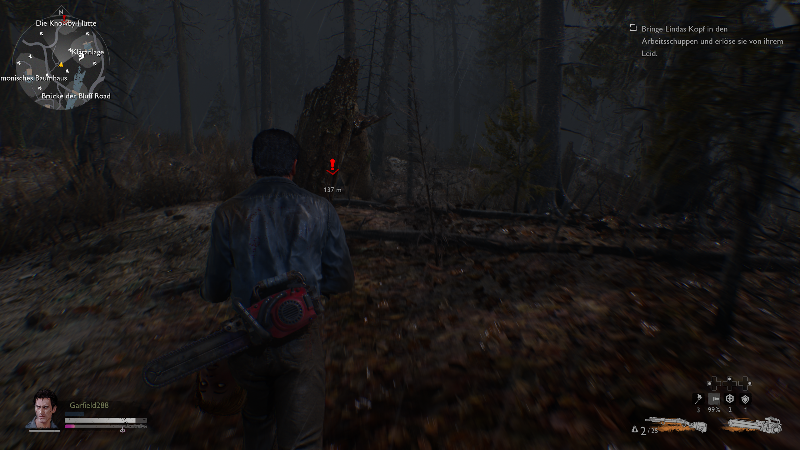Click the Brücke der Bluff Road map label
Viewport: 800px width, 450px height.
pyautogui.click(x=75, y=96)
